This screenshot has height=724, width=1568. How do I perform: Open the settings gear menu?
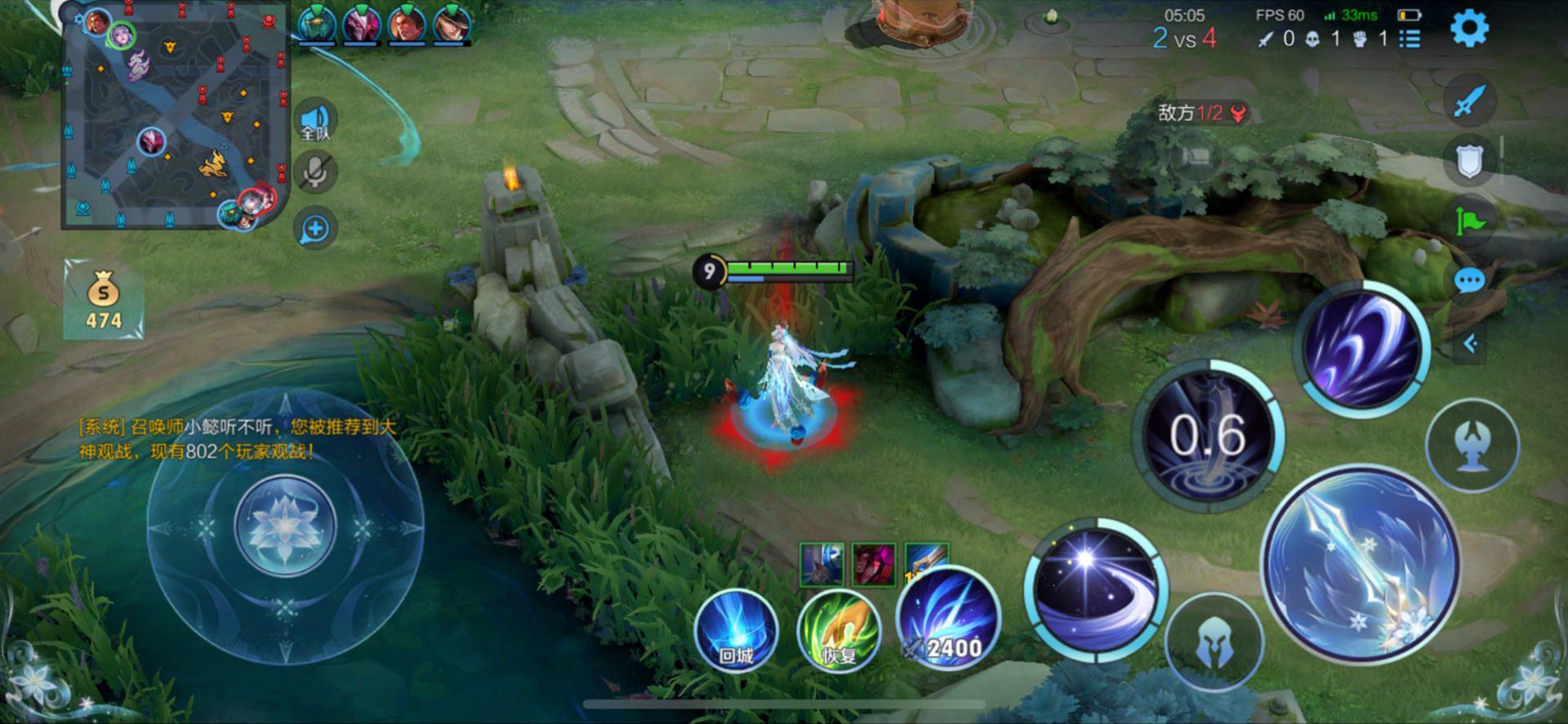pyautogui.click(x=1468, y=29)
